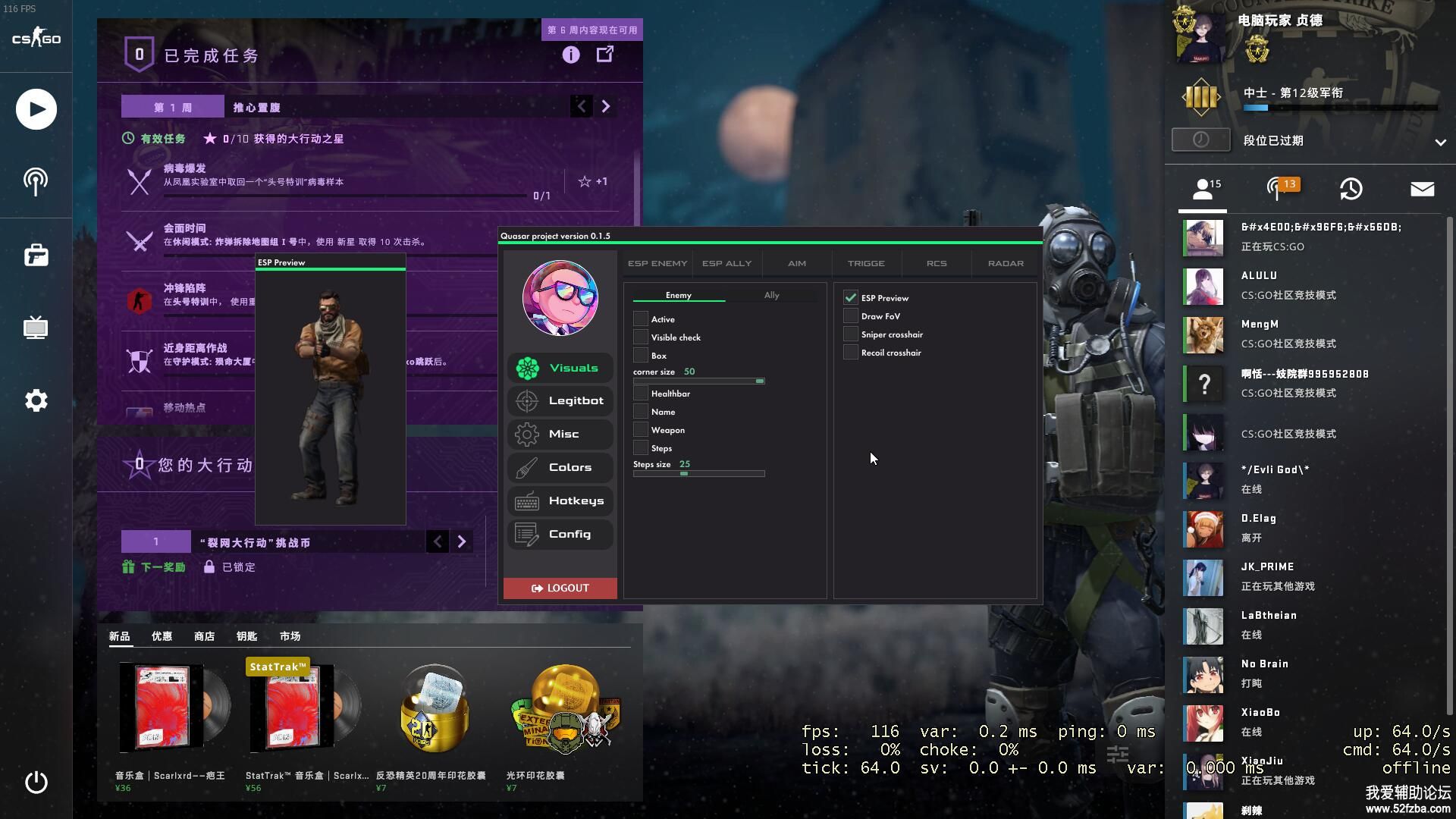
Task: Click the red LOGOUT button
Action: click(560, 588)
